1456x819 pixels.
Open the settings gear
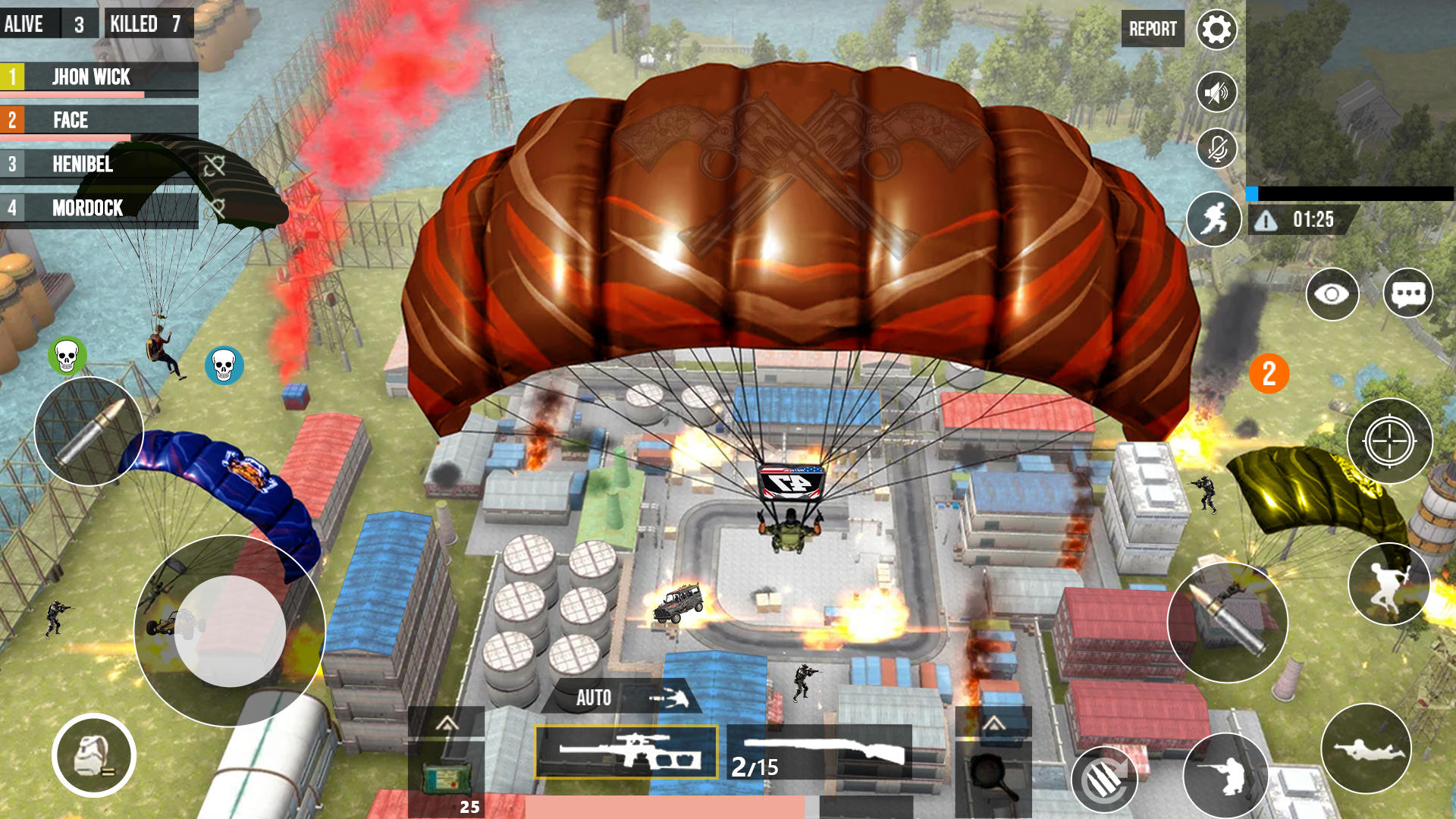[1216, 29]
